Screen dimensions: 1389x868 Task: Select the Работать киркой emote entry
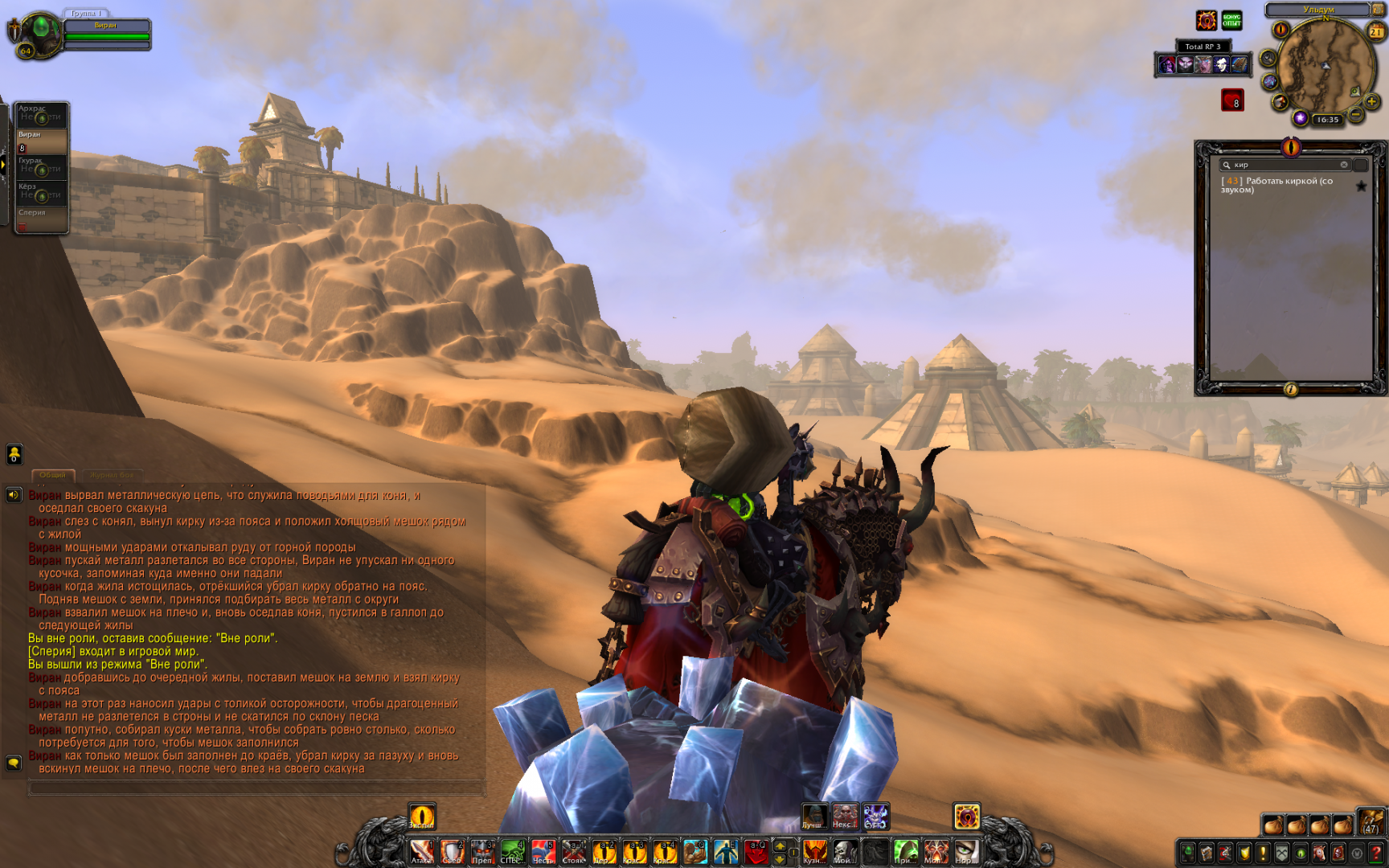click(1285, 185)
